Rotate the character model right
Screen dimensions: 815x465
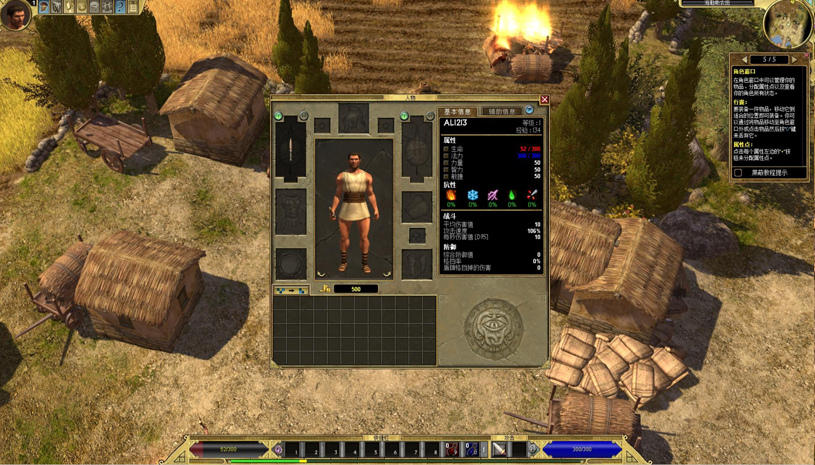pos(386,272)
